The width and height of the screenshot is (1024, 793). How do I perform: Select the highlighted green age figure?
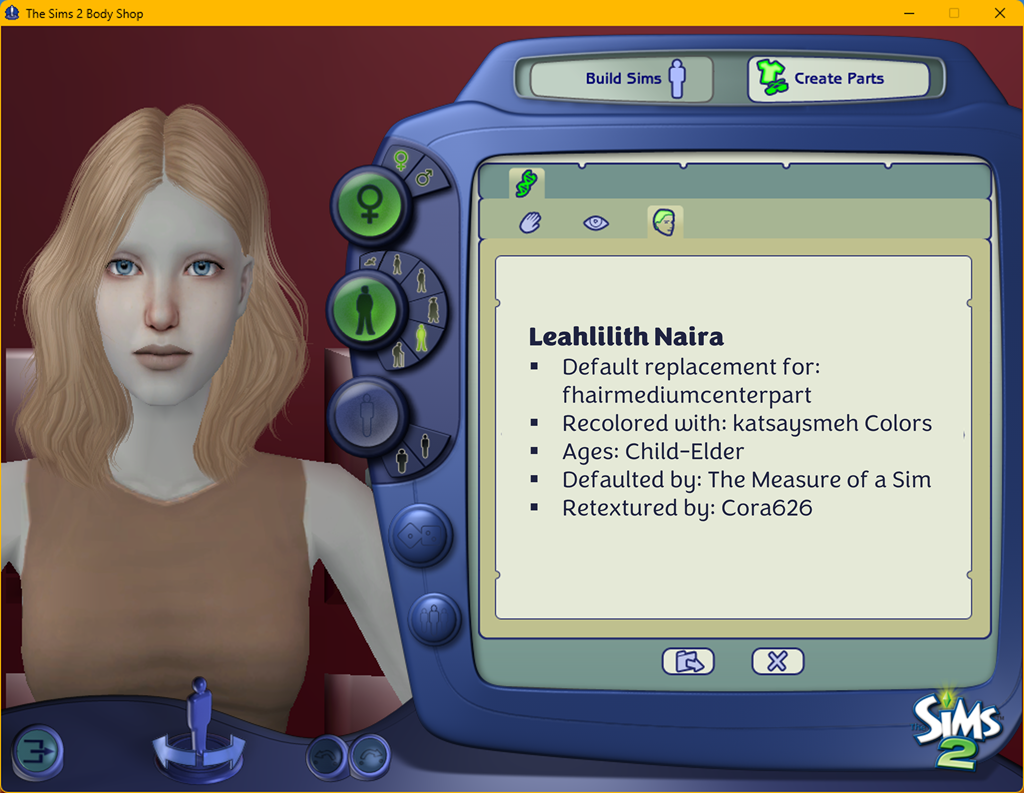421,339
